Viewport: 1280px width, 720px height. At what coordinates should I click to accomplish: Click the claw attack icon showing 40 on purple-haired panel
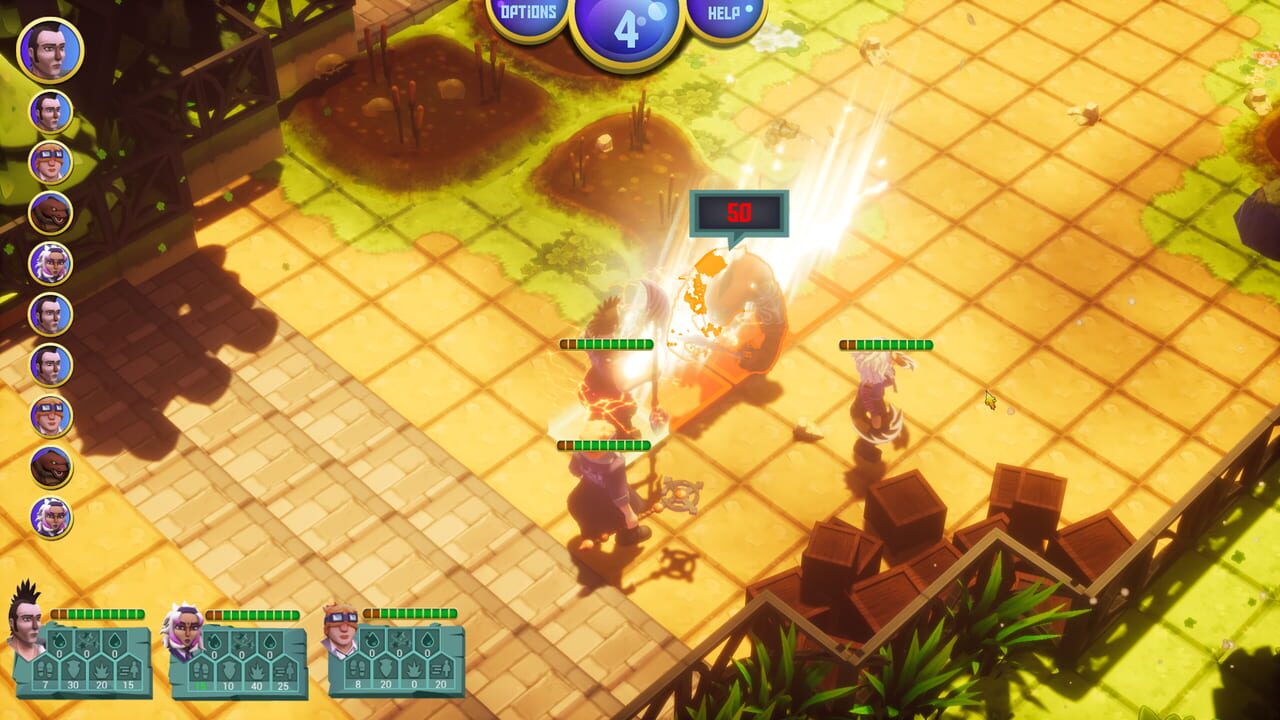tap(257, 670)
